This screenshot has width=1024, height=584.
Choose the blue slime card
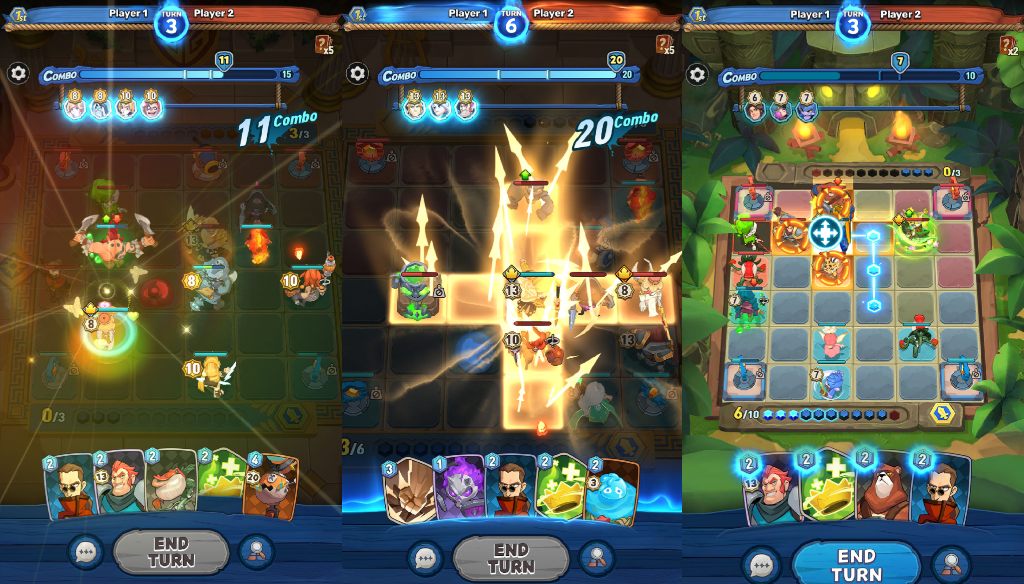click(611, 490)
